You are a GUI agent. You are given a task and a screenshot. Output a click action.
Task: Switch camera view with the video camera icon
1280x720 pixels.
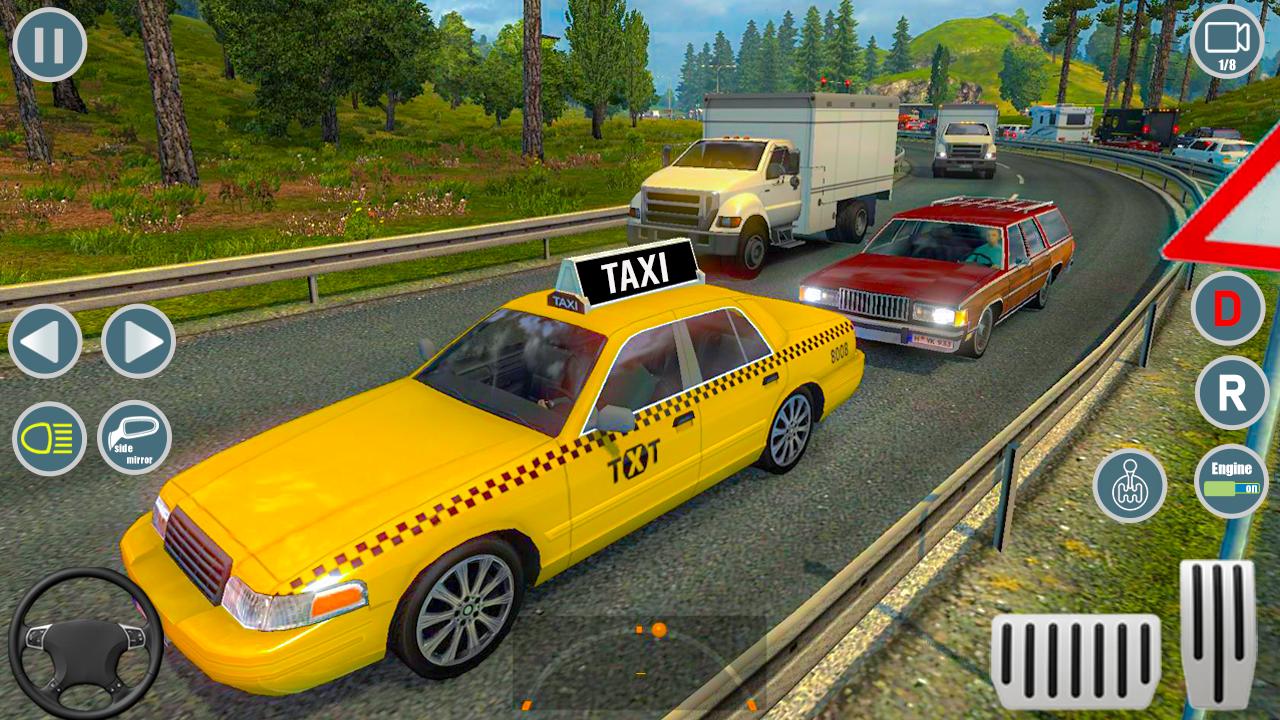tap(1227, 40)
